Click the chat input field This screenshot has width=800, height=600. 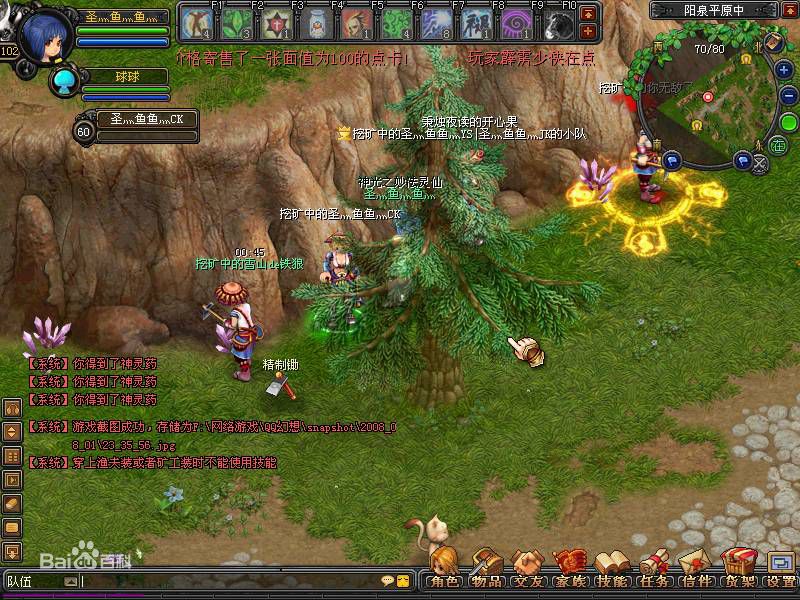[230, 581]
